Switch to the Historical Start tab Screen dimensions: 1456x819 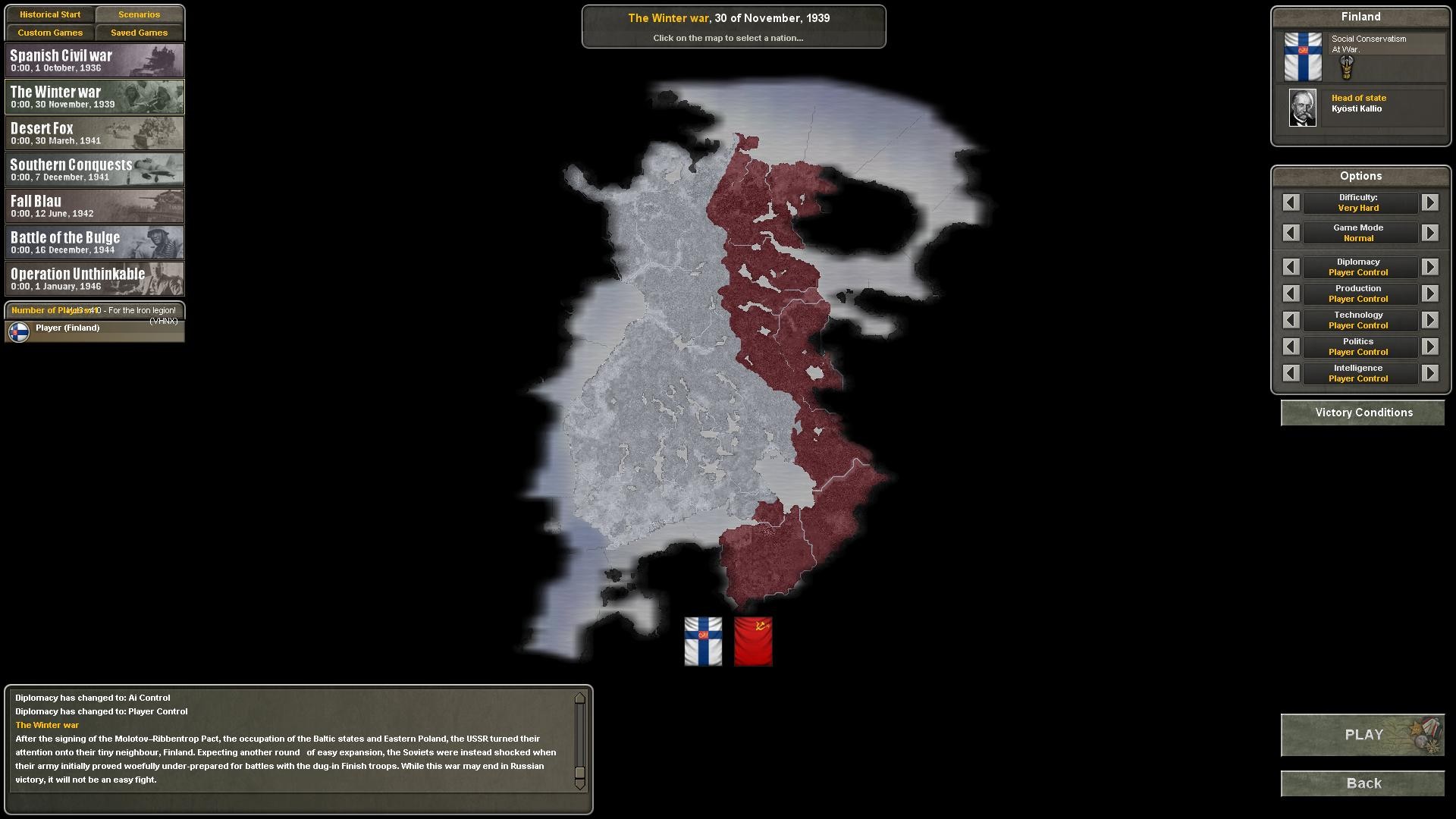point(50,14)
